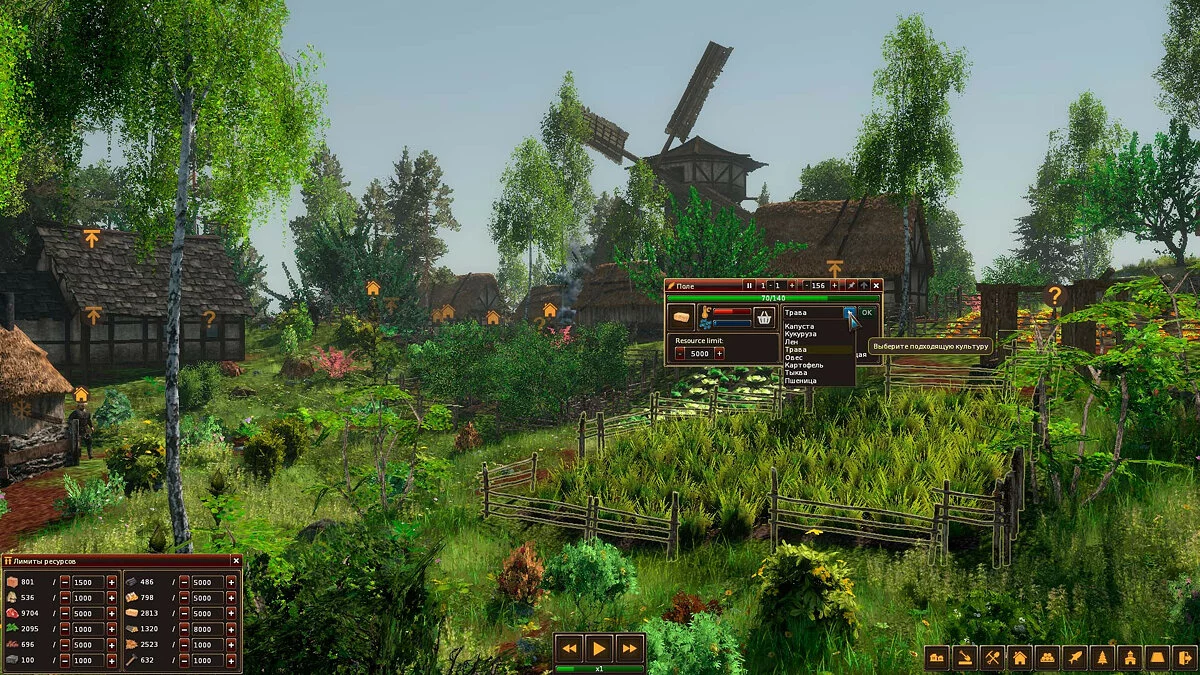
Task: Confirm crop selection with OK button
Action: coord(866,312)
